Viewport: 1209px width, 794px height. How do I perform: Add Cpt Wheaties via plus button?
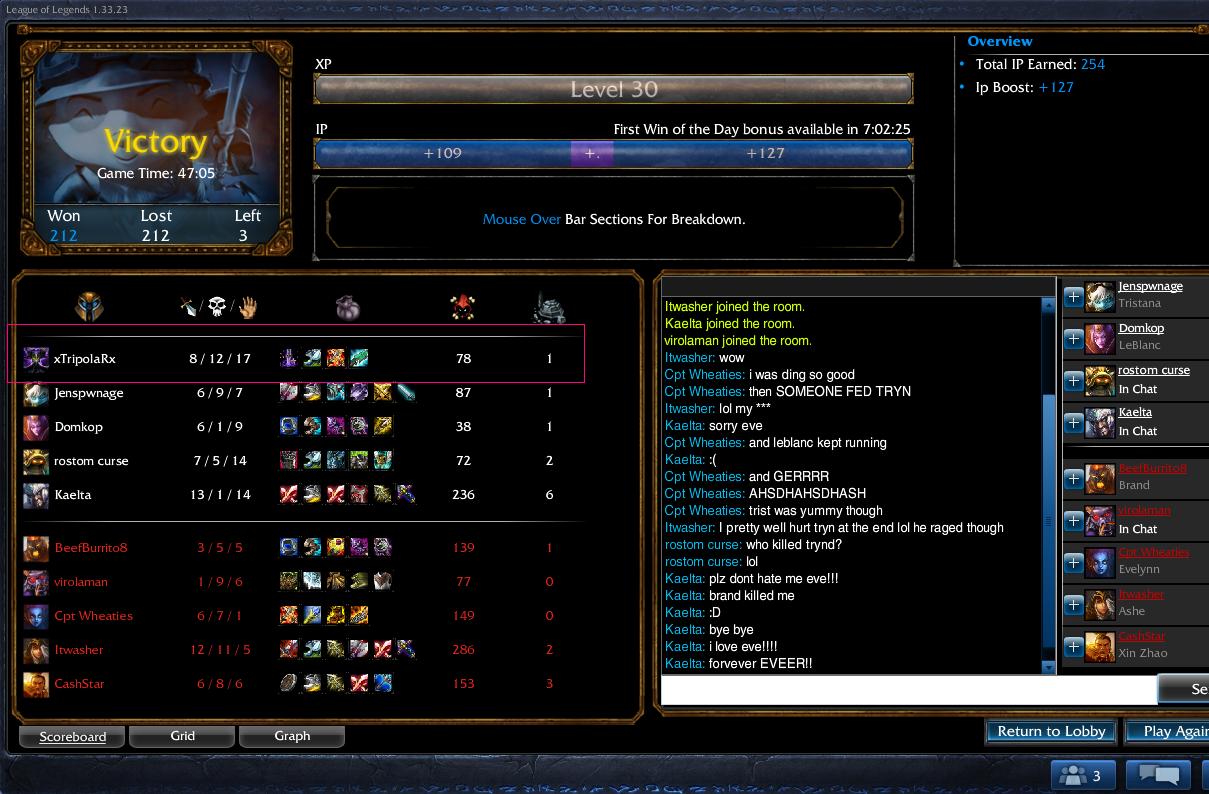point(1073,562)
